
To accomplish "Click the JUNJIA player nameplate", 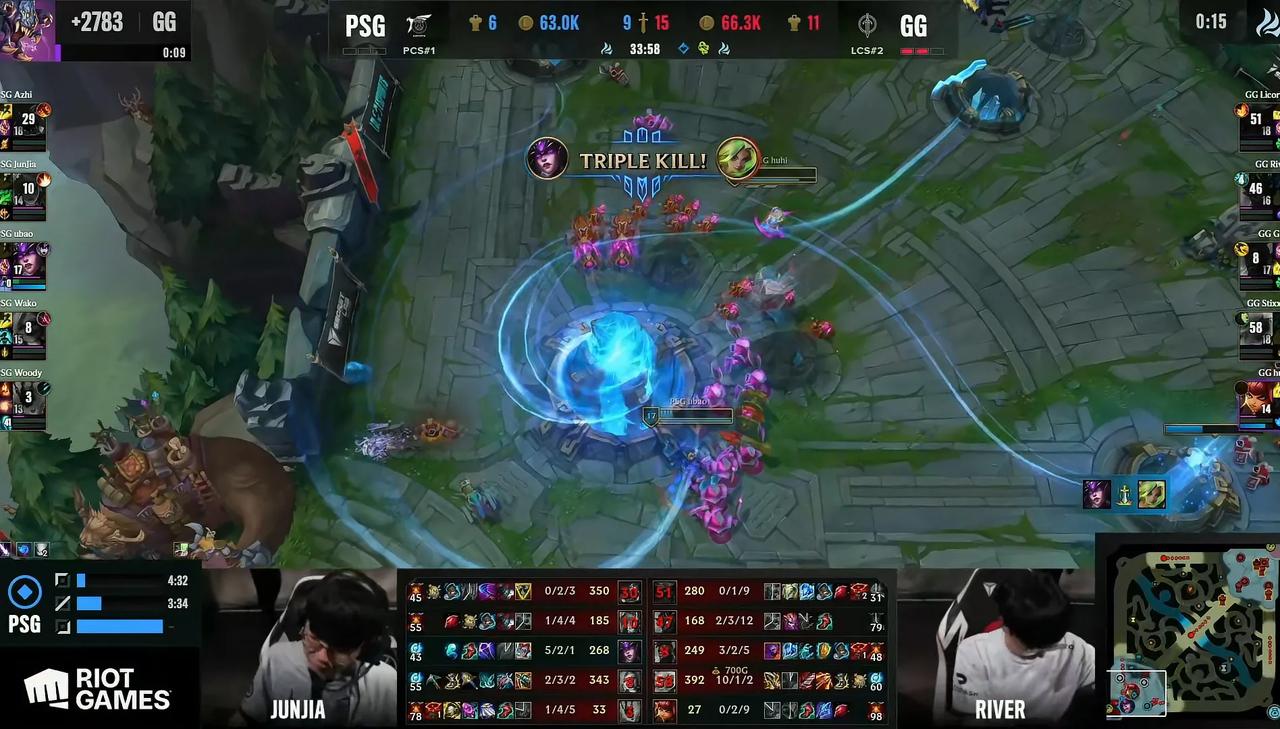I will coord(296,711).
